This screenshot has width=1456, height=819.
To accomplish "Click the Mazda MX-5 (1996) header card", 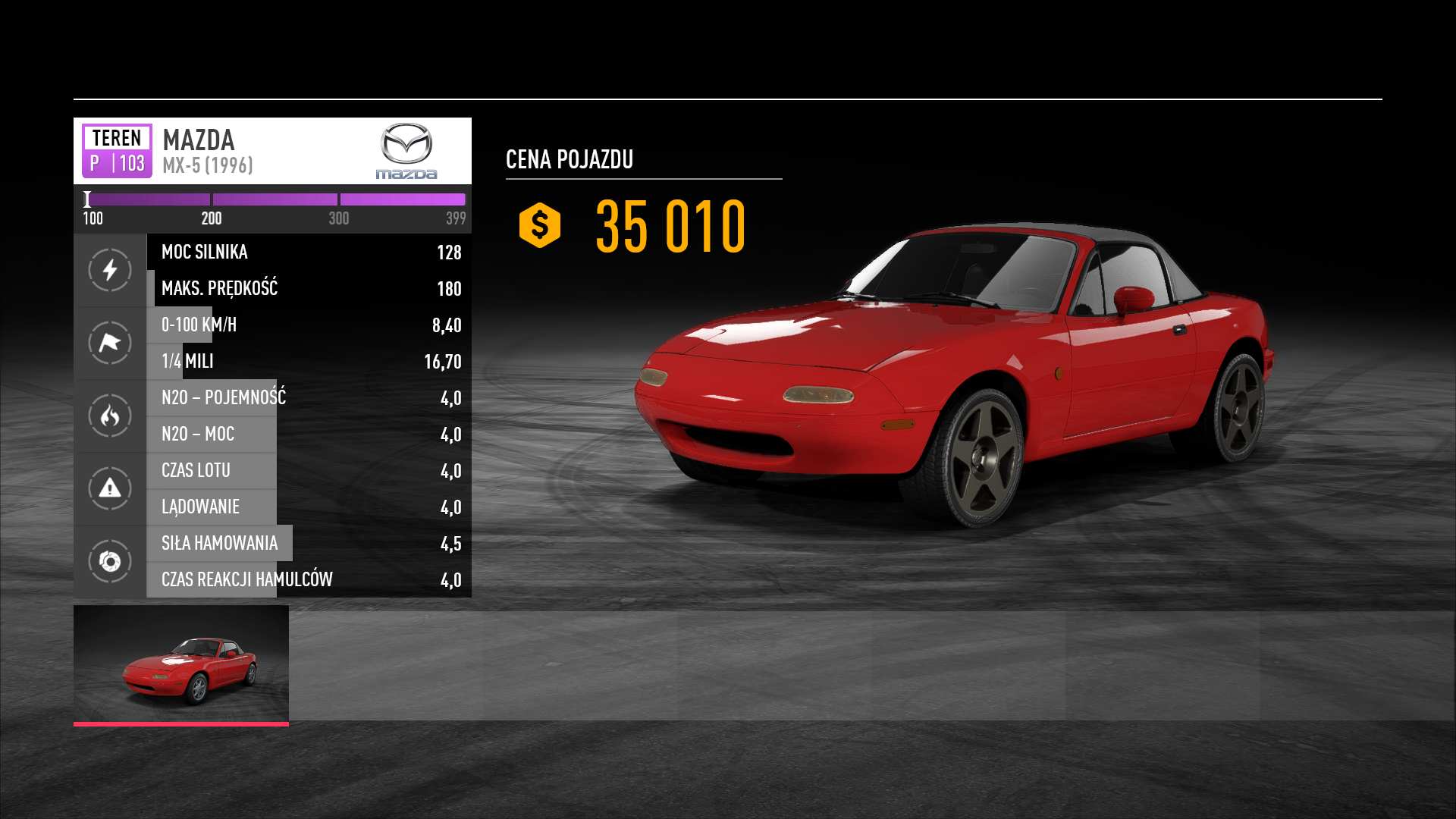I will (x=271, y=151).
